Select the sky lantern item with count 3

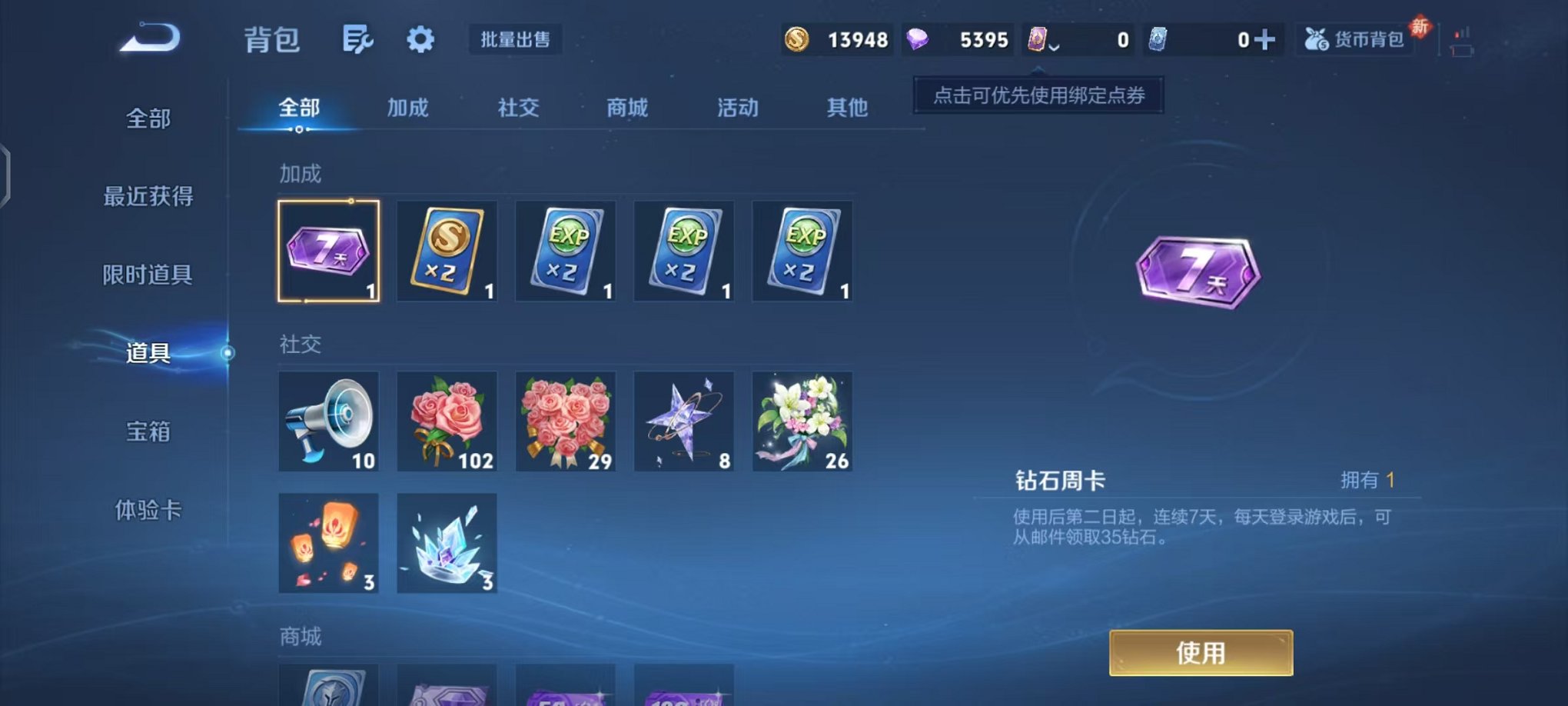(x=329, y=544)
